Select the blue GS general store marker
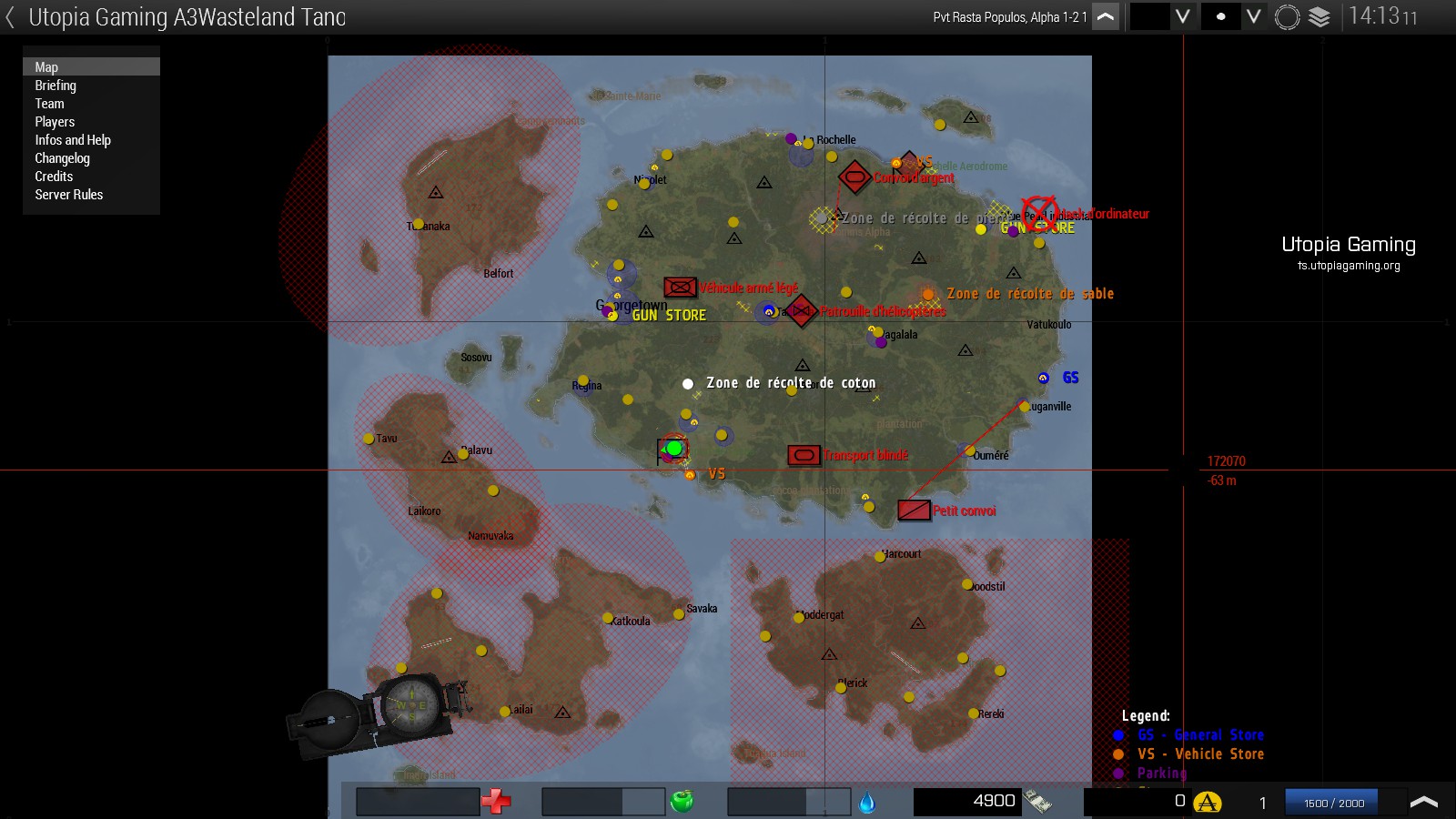 (1044, 378)
